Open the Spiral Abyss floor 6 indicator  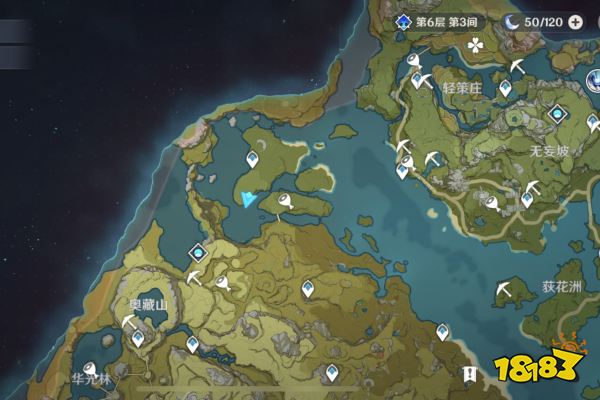click(439, 21)
